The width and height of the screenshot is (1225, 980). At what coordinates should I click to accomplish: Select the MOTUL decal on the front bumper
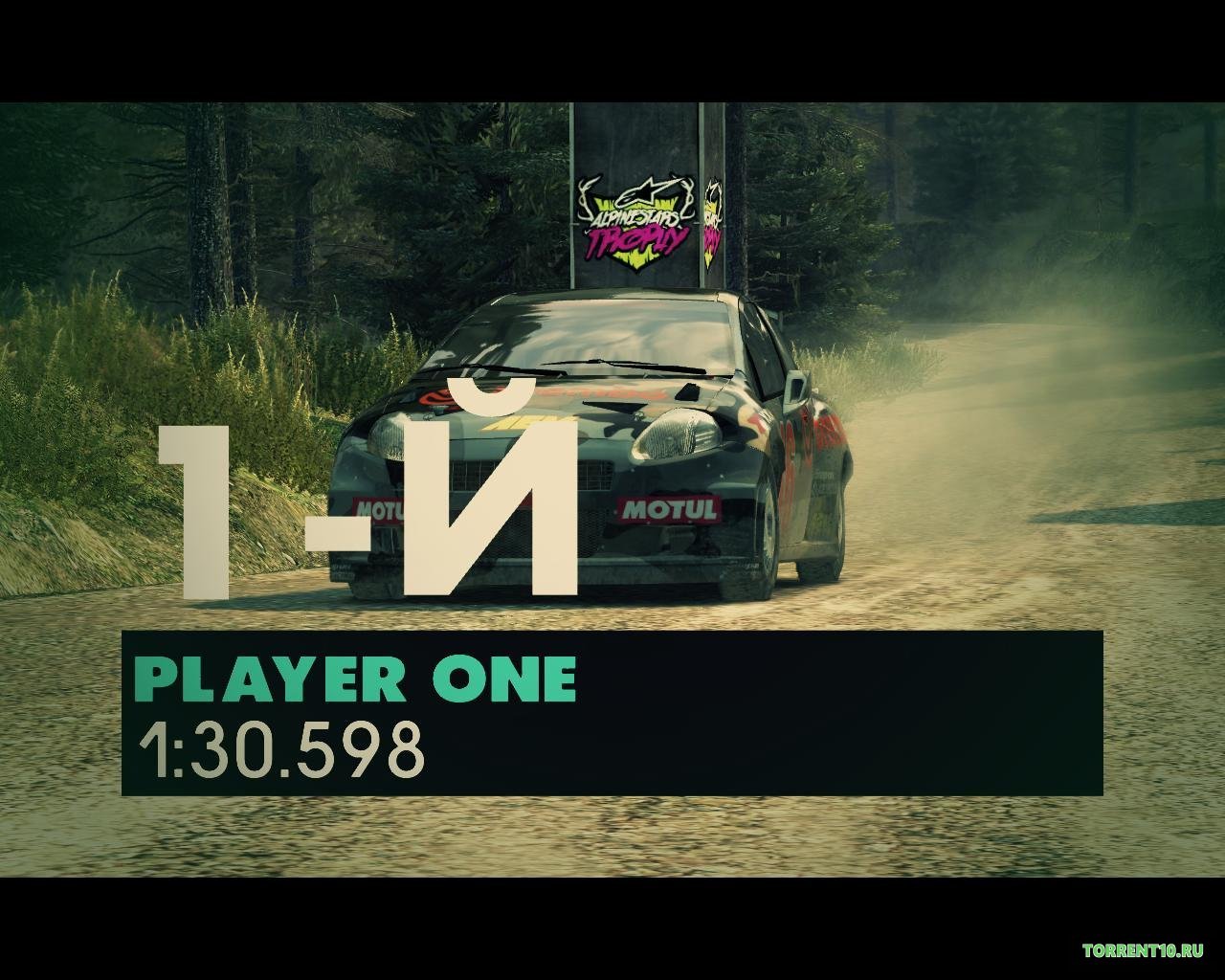pyautogui.click(x=672, y=507)
